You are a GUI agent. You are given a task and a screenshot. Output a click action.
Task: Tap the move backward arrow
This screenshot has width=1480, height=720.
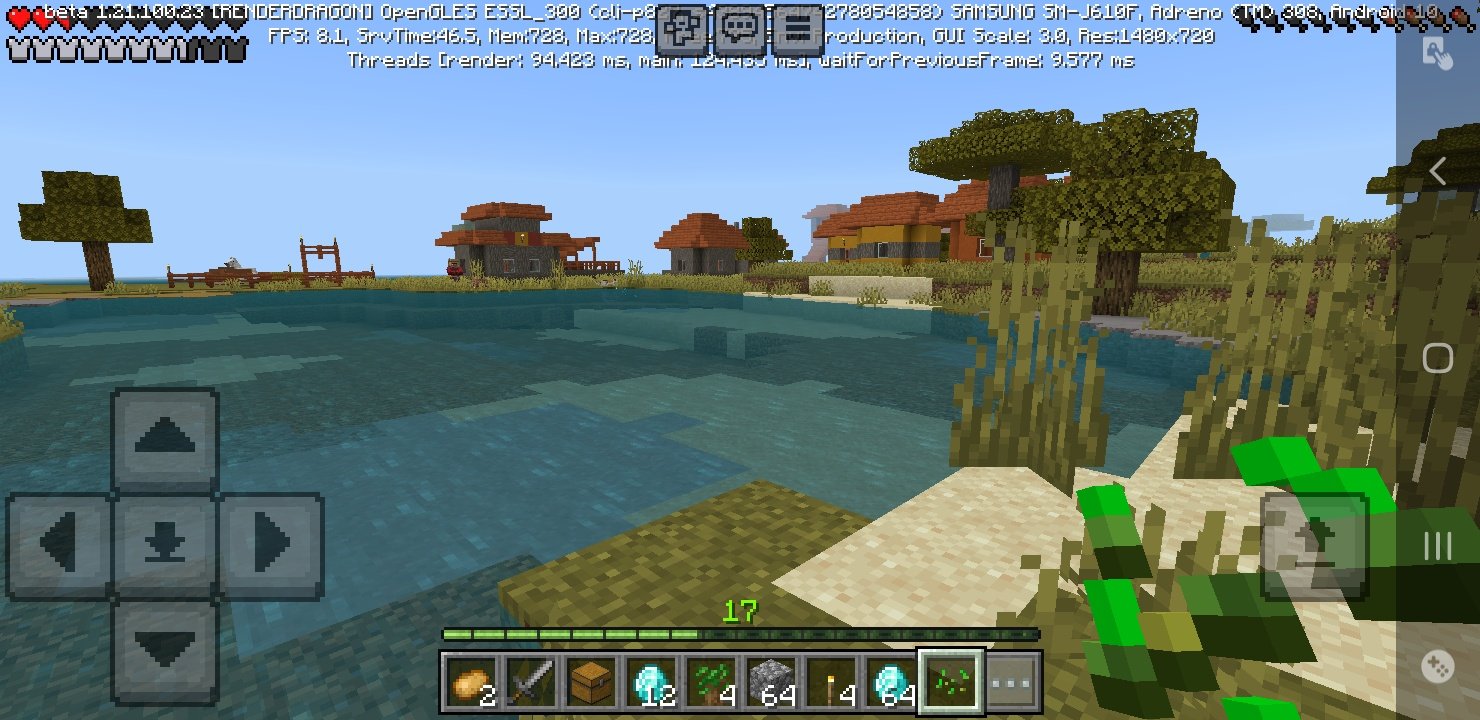164,650
